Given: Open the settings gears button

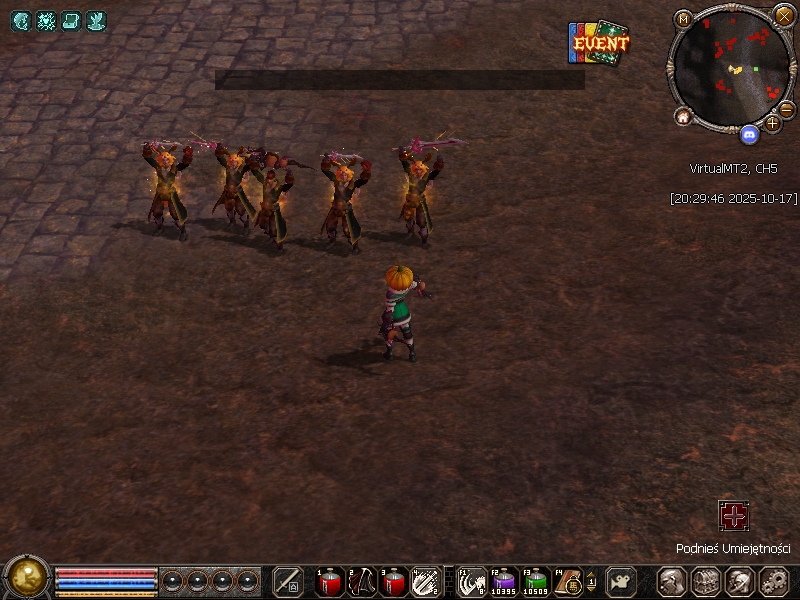Looking at the screenshot, I should (x=775, y=581).
